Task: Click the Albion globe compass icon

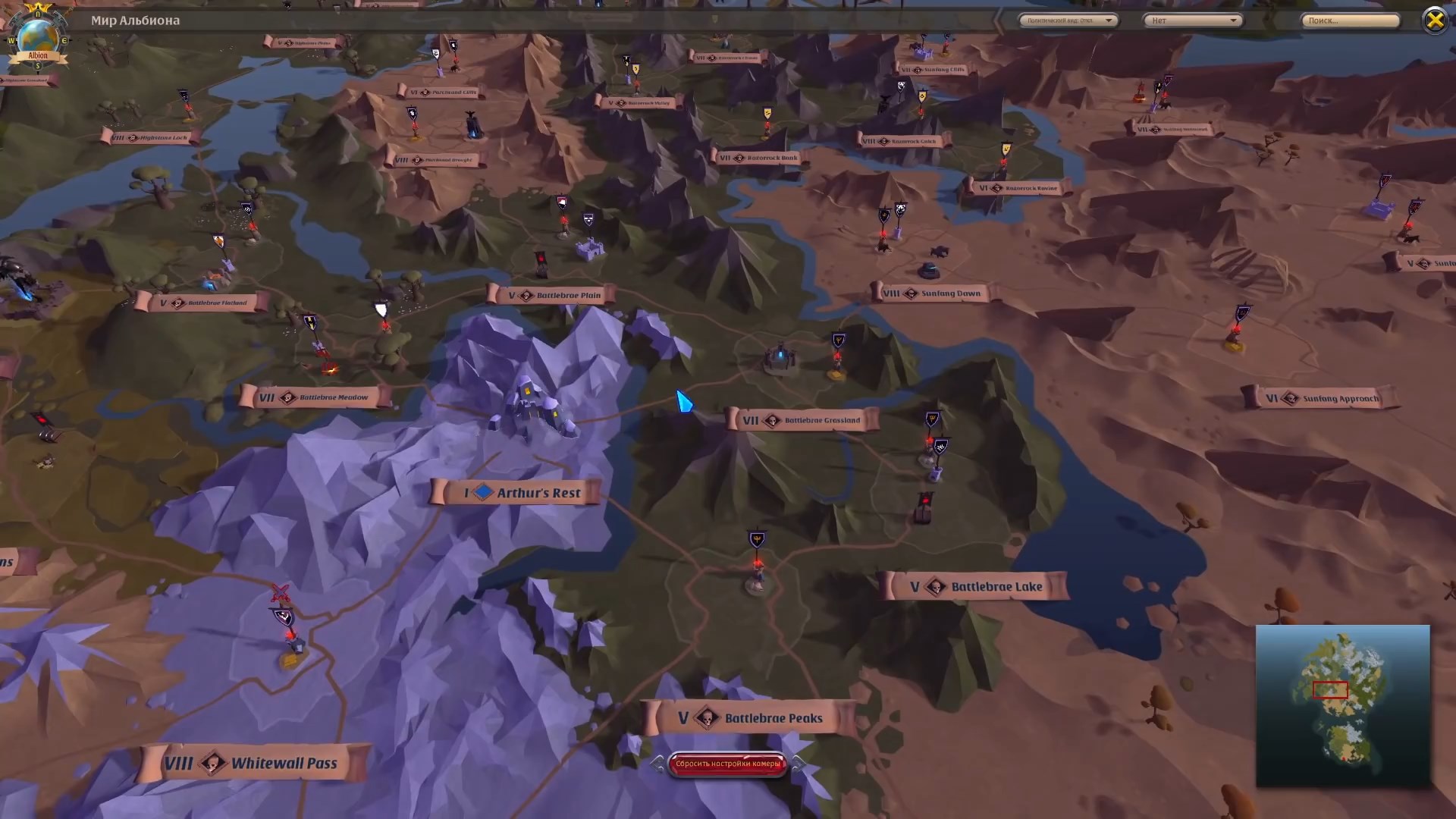Action: [x=36, y=36]
